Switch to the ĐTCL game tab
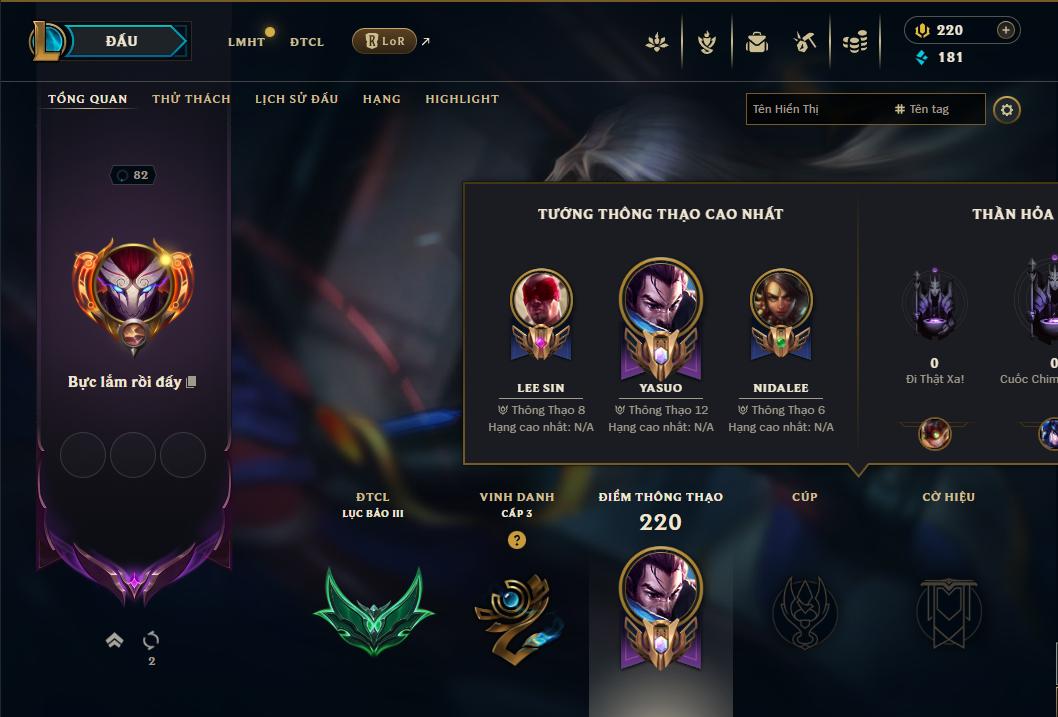The image size is (1058, 717). click(307, 42)
